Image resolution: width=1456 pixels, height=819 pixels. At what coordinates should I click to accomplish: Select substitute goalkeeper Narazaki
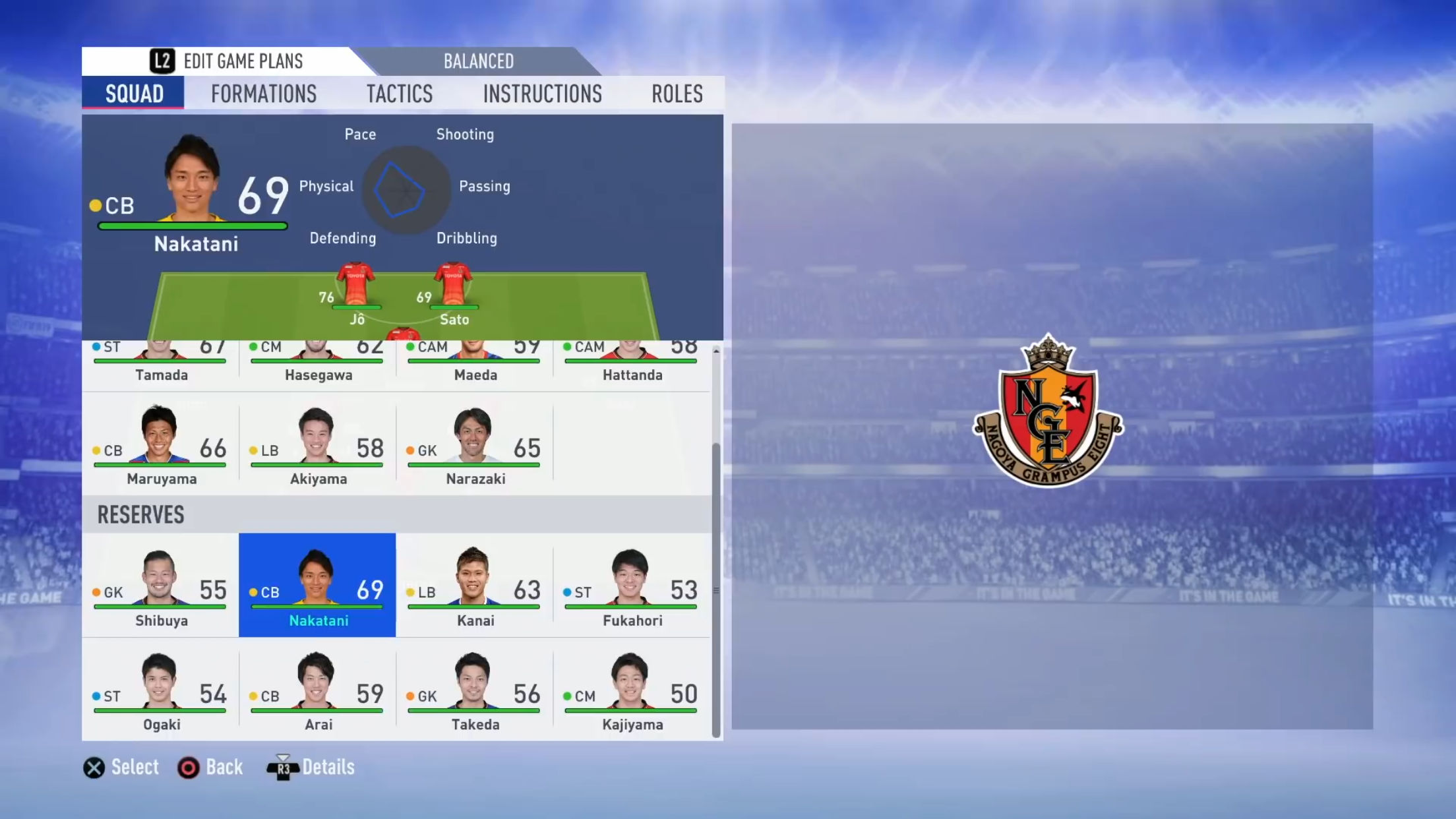click(474, 444)
